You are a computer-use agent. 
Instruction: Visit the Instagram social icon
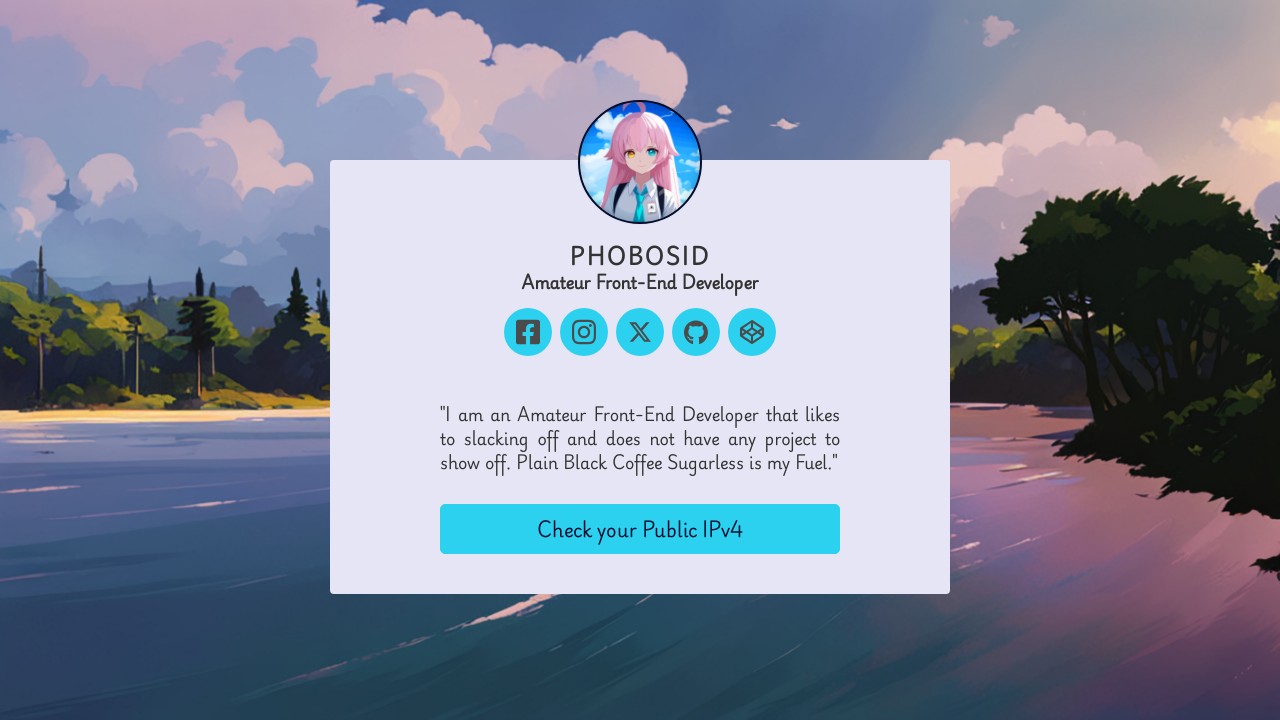click(x=584, y=332)
